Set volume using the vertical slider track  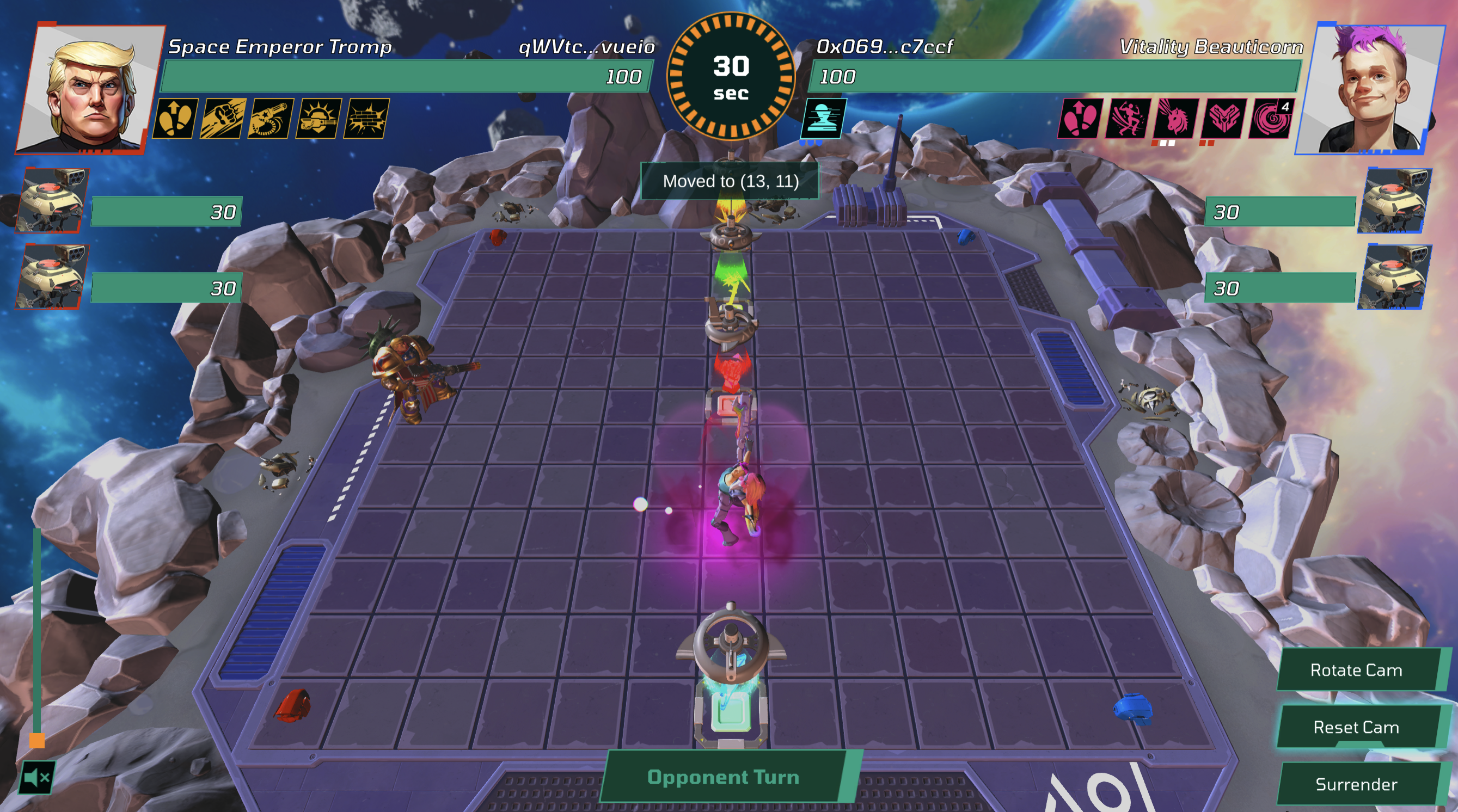tap(37, 633)
